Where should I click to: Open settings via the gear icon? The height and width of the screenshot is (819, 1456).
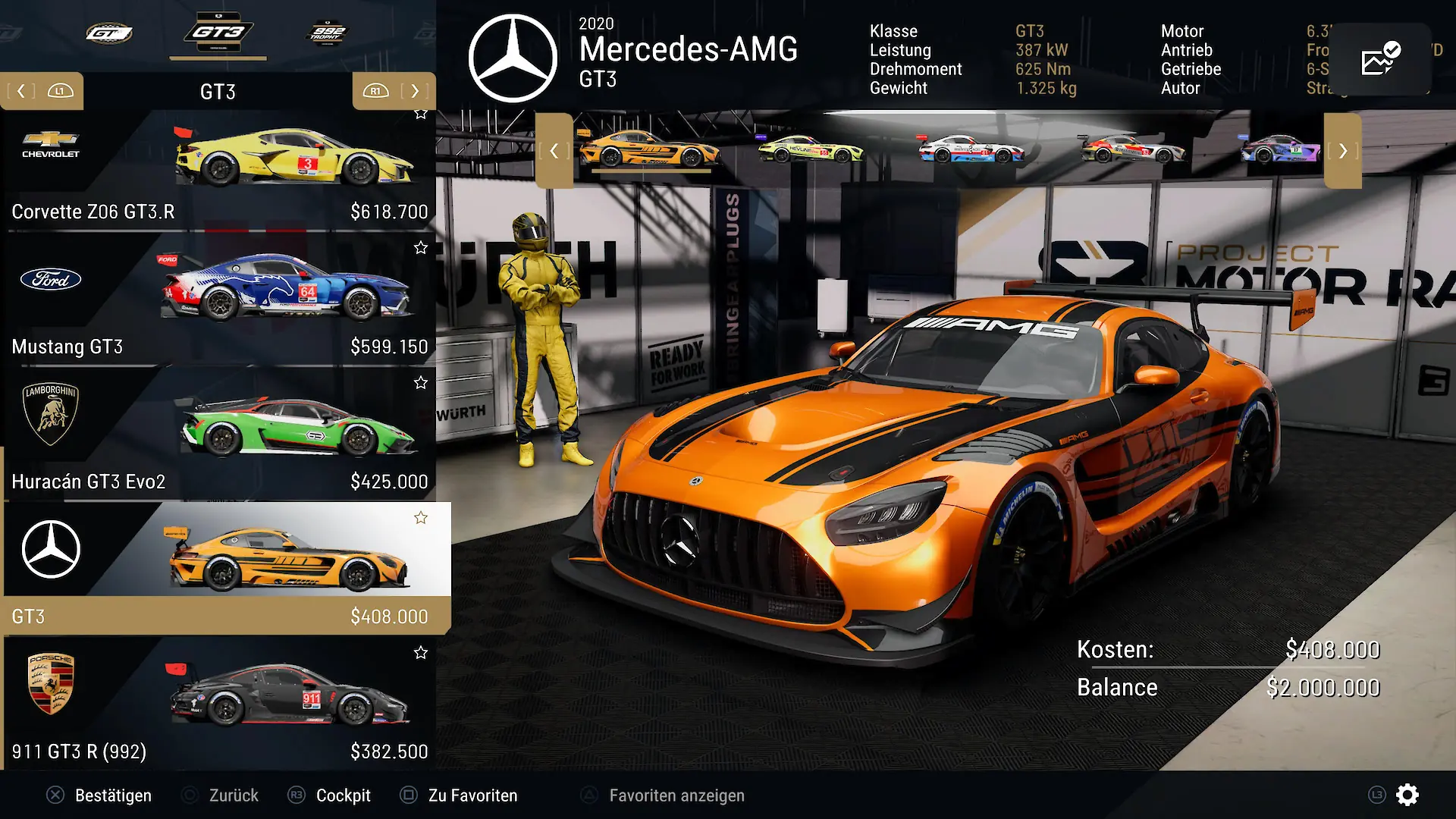(1407, 795)
